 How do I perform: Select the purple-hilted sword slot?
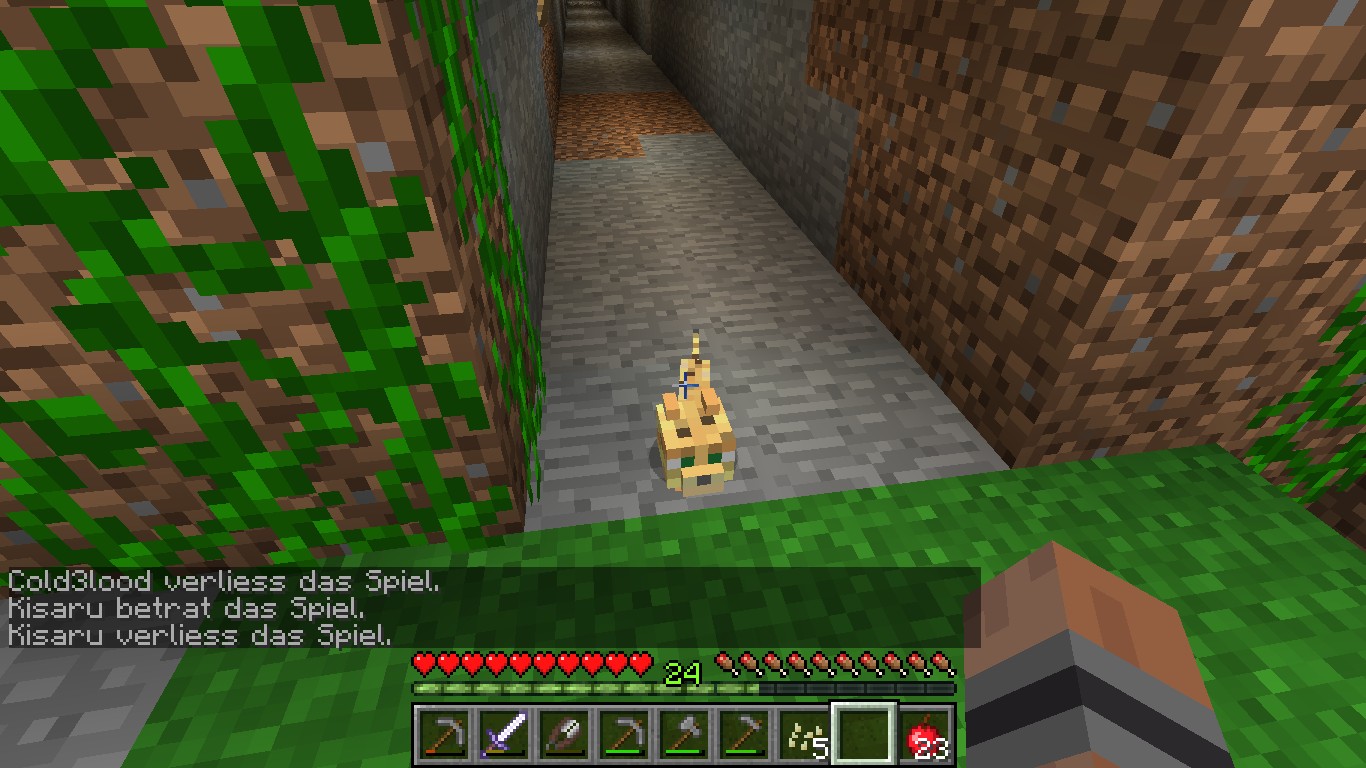pos(503,736)
